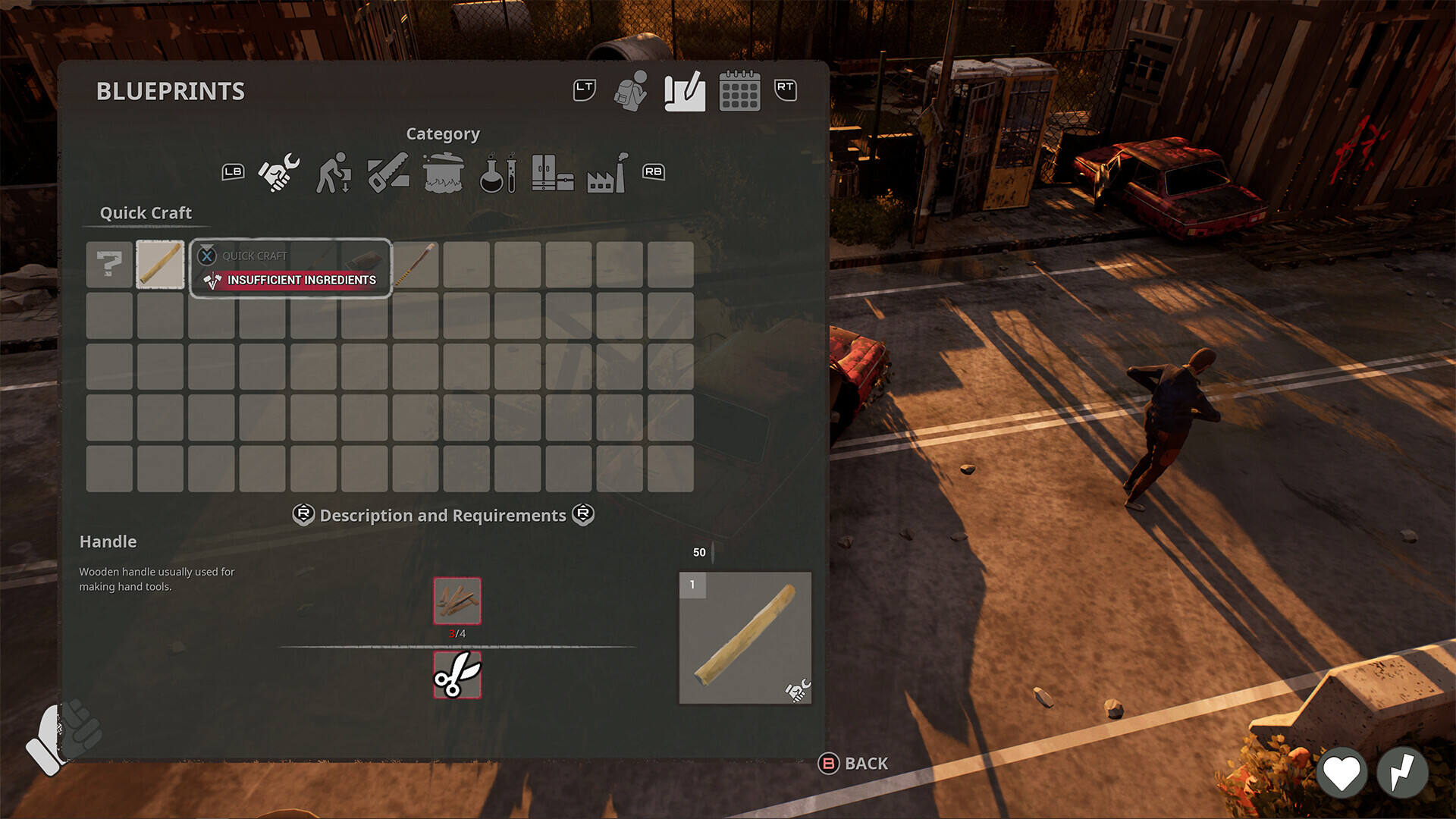1456x819 pixels.
Task: Inspect the wood sticks ingredient requirement
Action: point(457,601)
